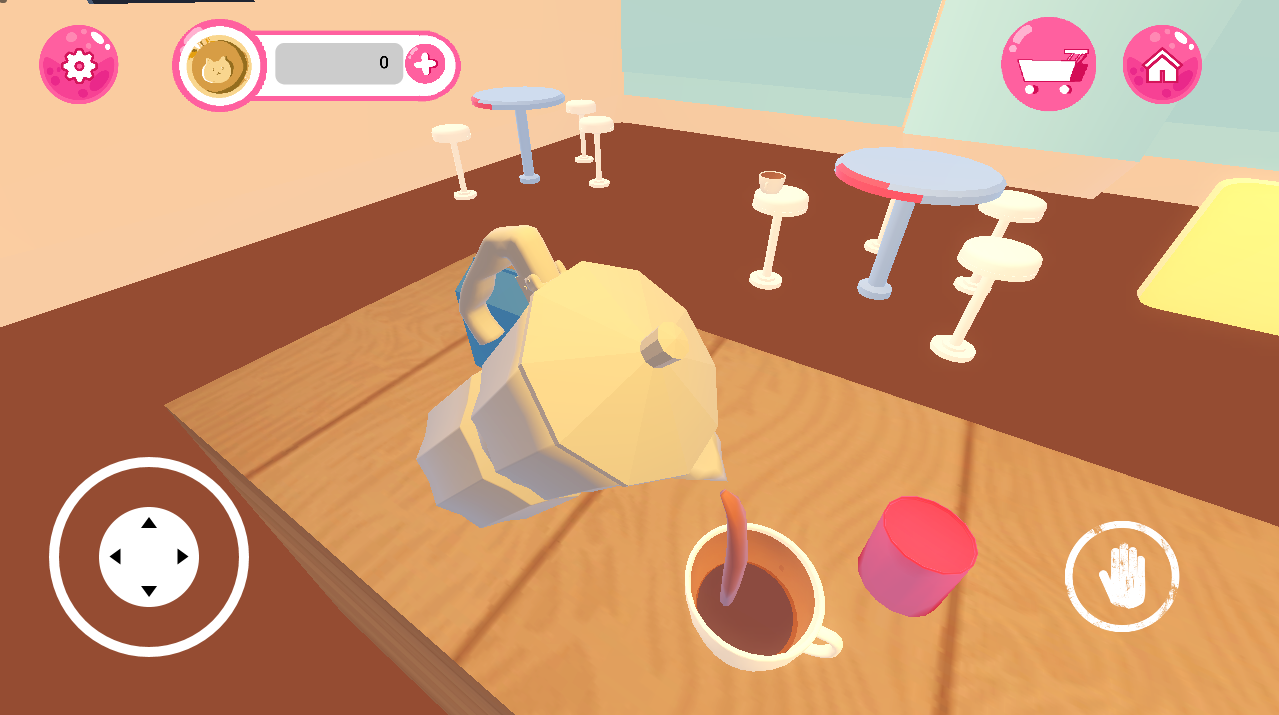The height and width of the screenshot is (715, 1279).
Task: Tap the joystick's down arrow
Action: coord(149,591)
